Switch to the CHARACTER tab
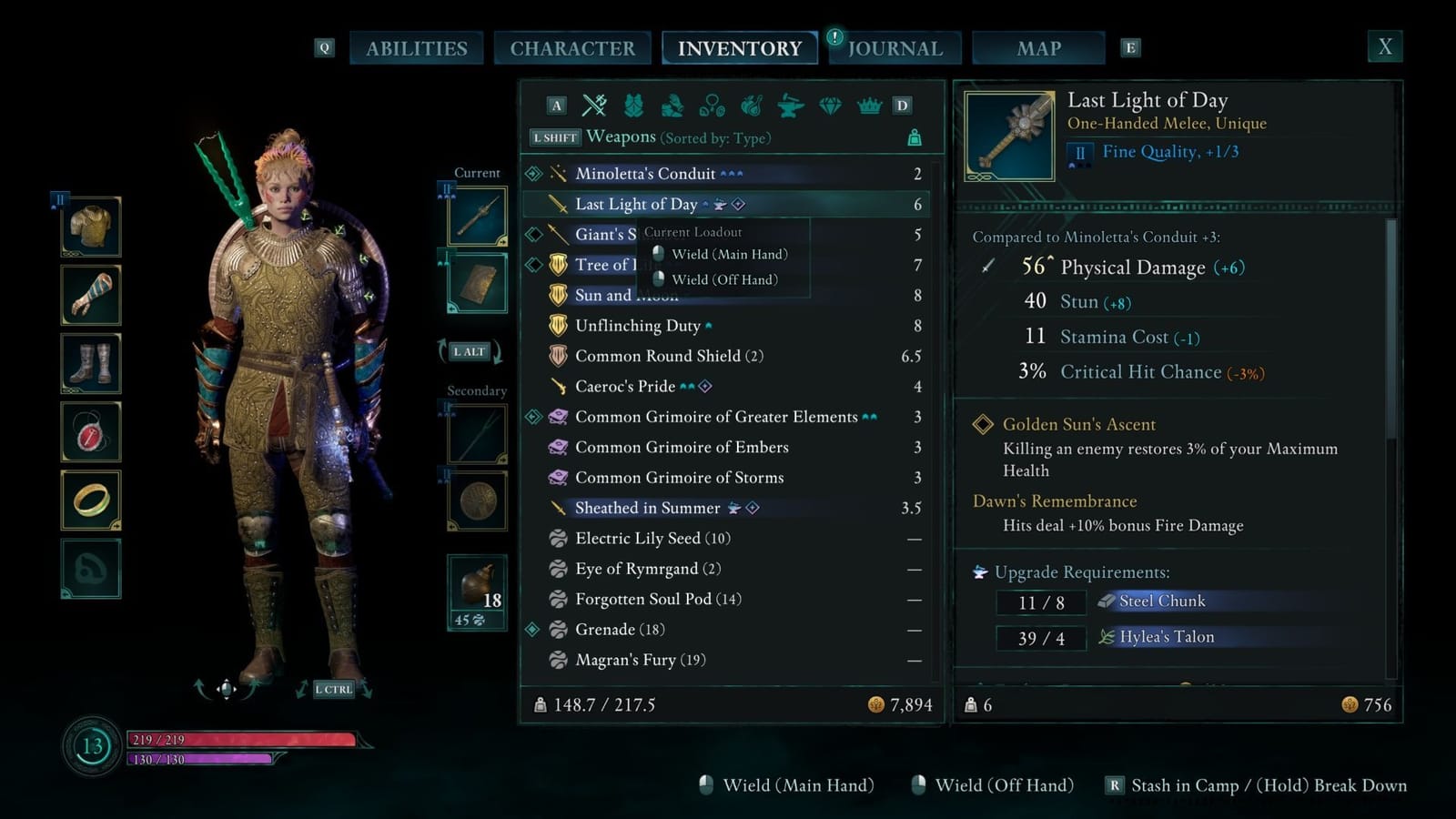 pyautogui.click(x=573, y=48)
